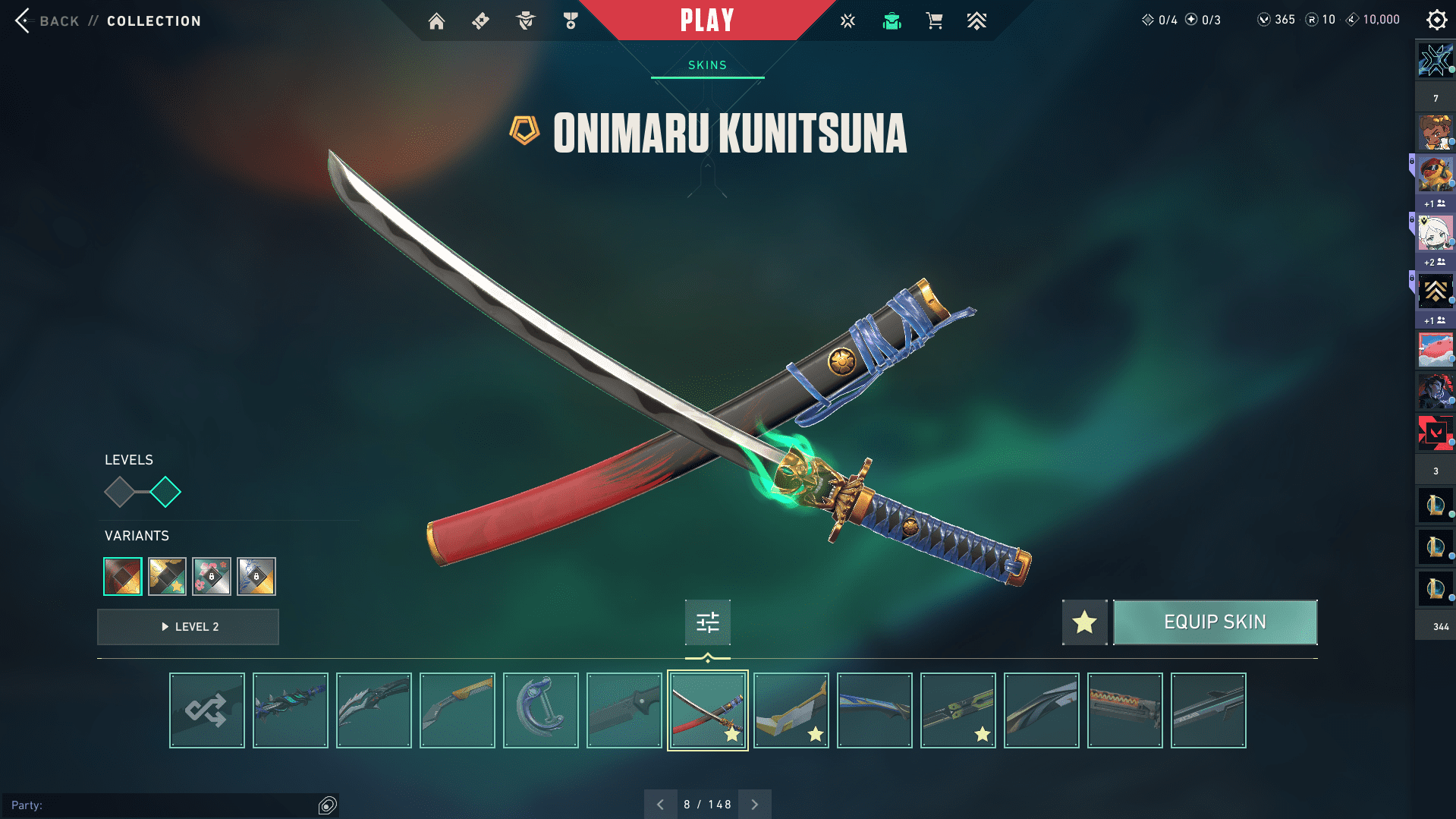Start matchmaking with the PLAY button

click(x=706, y=20)
